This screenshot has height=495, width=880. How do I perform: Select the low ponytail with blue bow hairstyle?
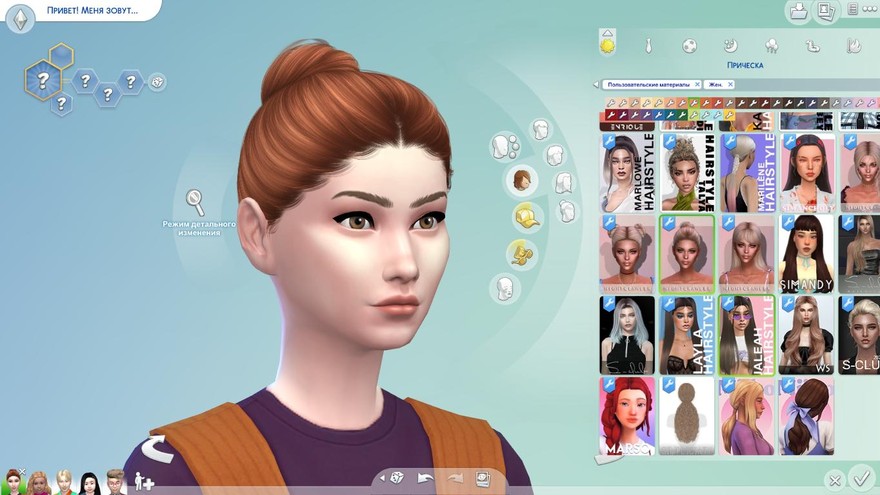coord(807,415)
